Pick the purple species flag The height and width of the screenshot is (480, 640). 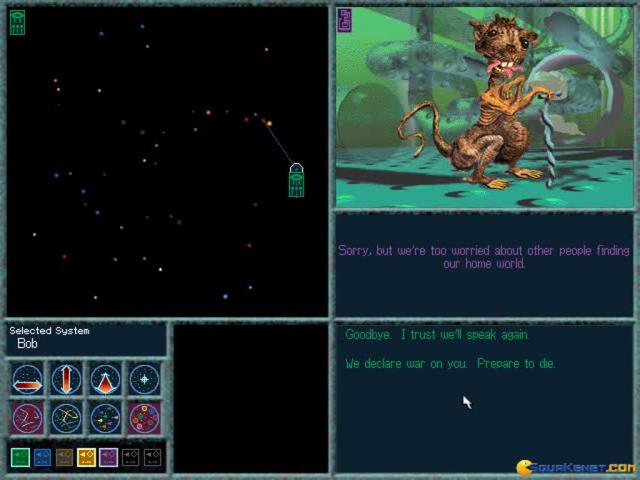[108, 457]
